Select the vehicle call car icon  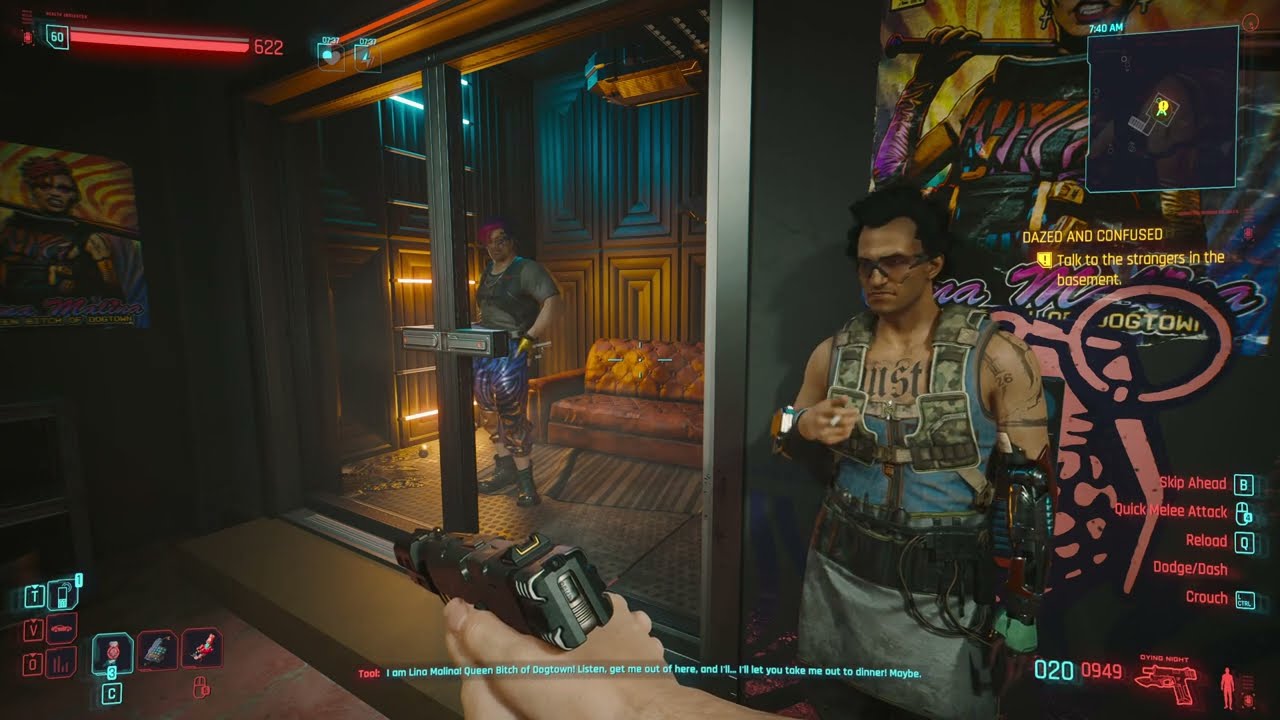tap(62, 627)
